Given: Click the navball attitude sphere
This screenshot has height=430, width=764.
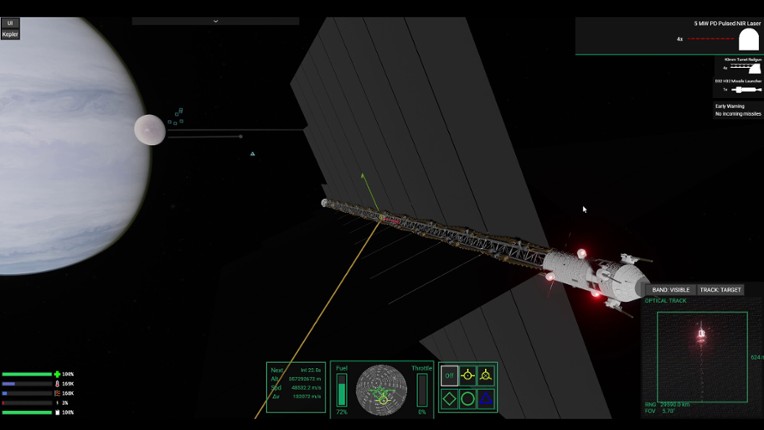Looking at the screenshot, I should [x=381, y=389].
